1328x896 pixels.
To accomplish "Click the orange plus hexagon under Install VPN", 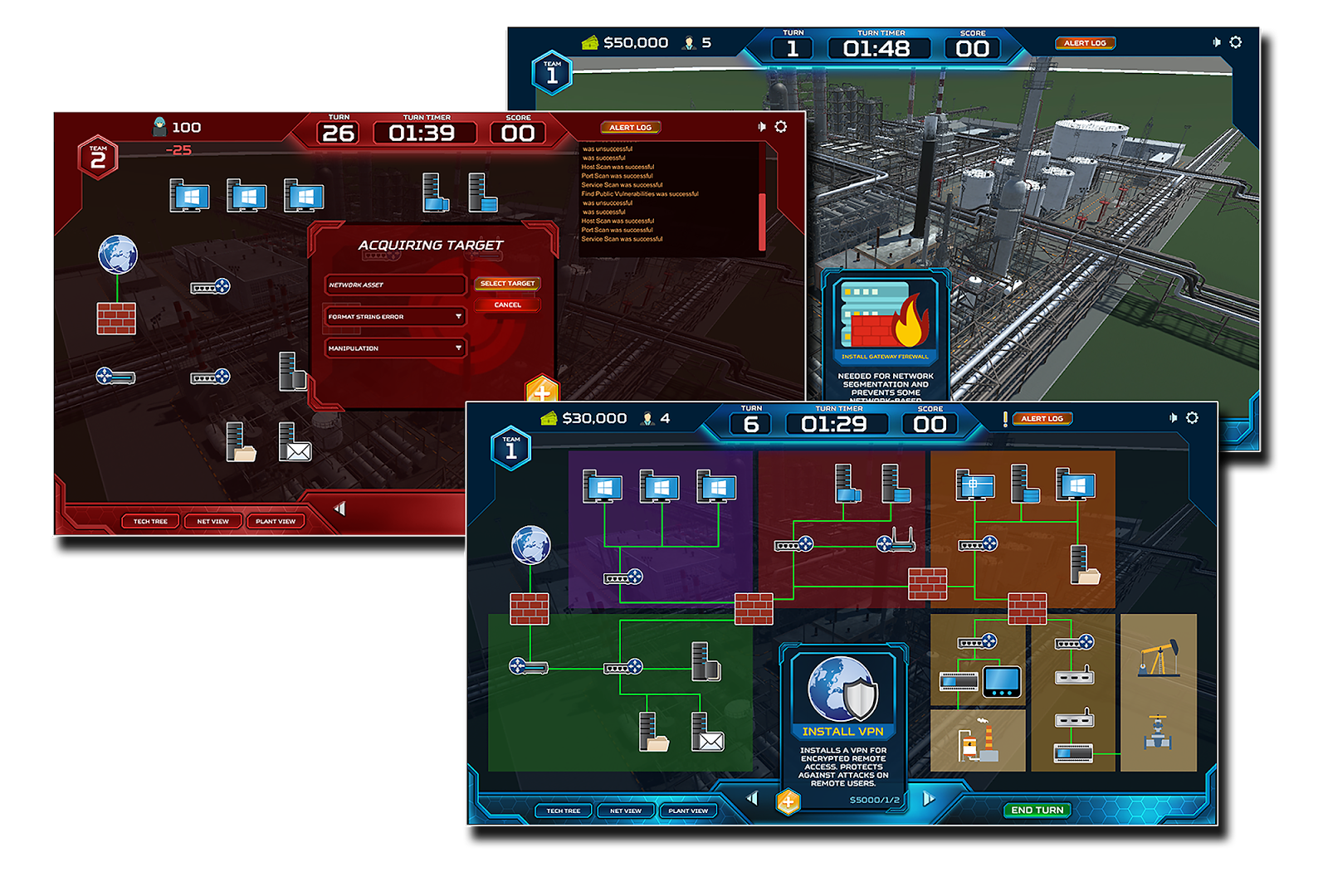I will [788, 801].
